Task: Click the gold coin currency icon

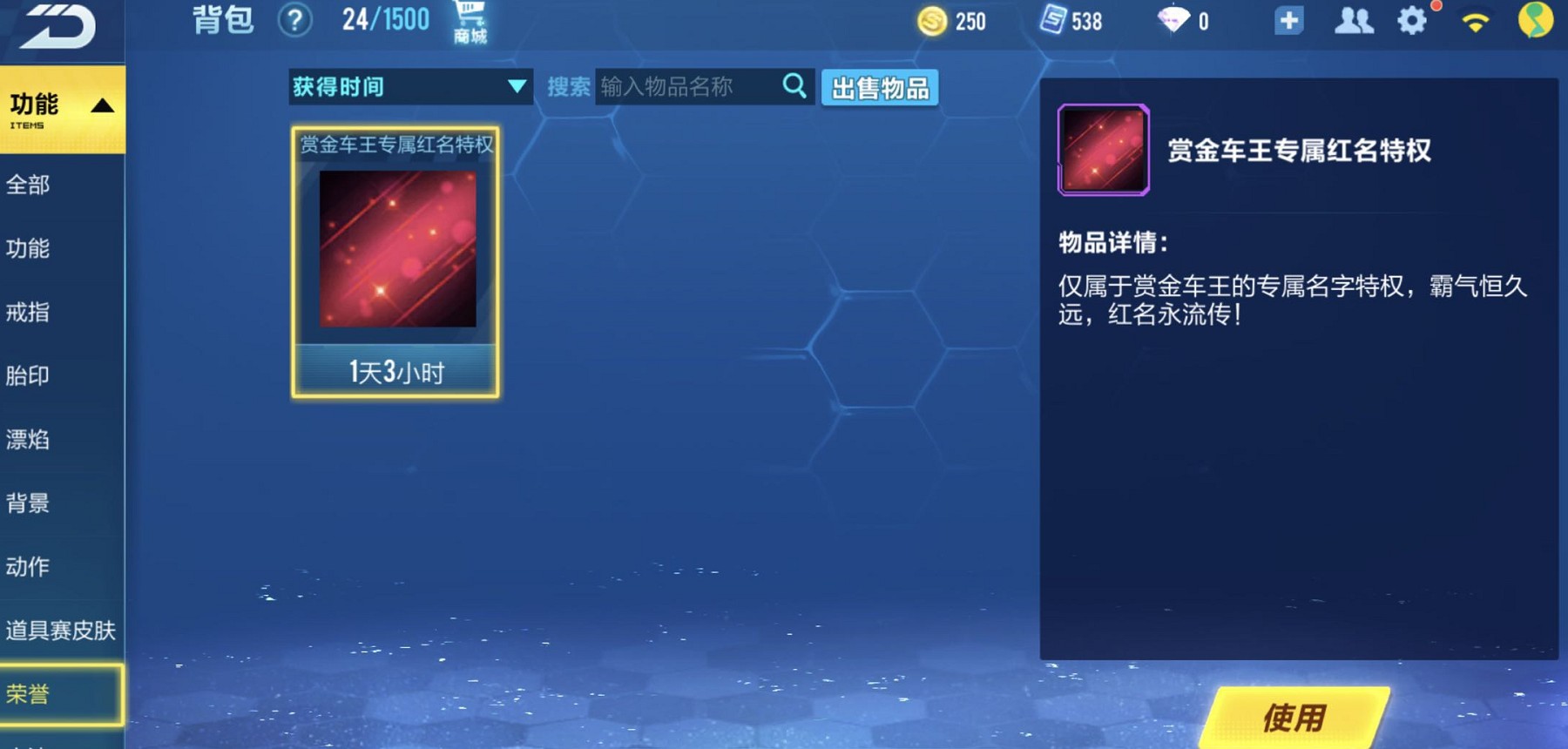Action: click(930, 21)
